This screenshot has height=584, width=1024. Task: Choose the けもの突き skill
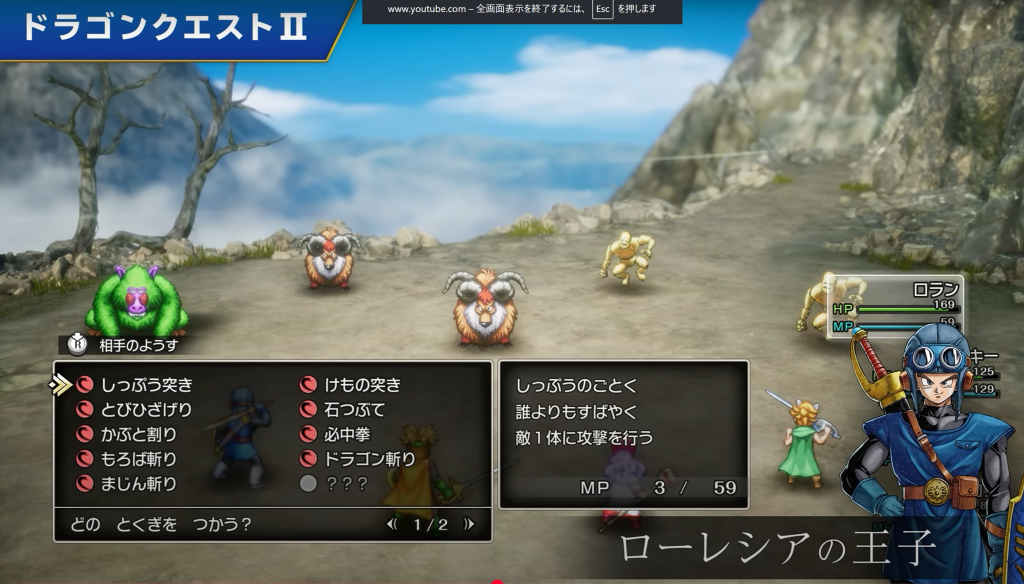click(362, 384)
